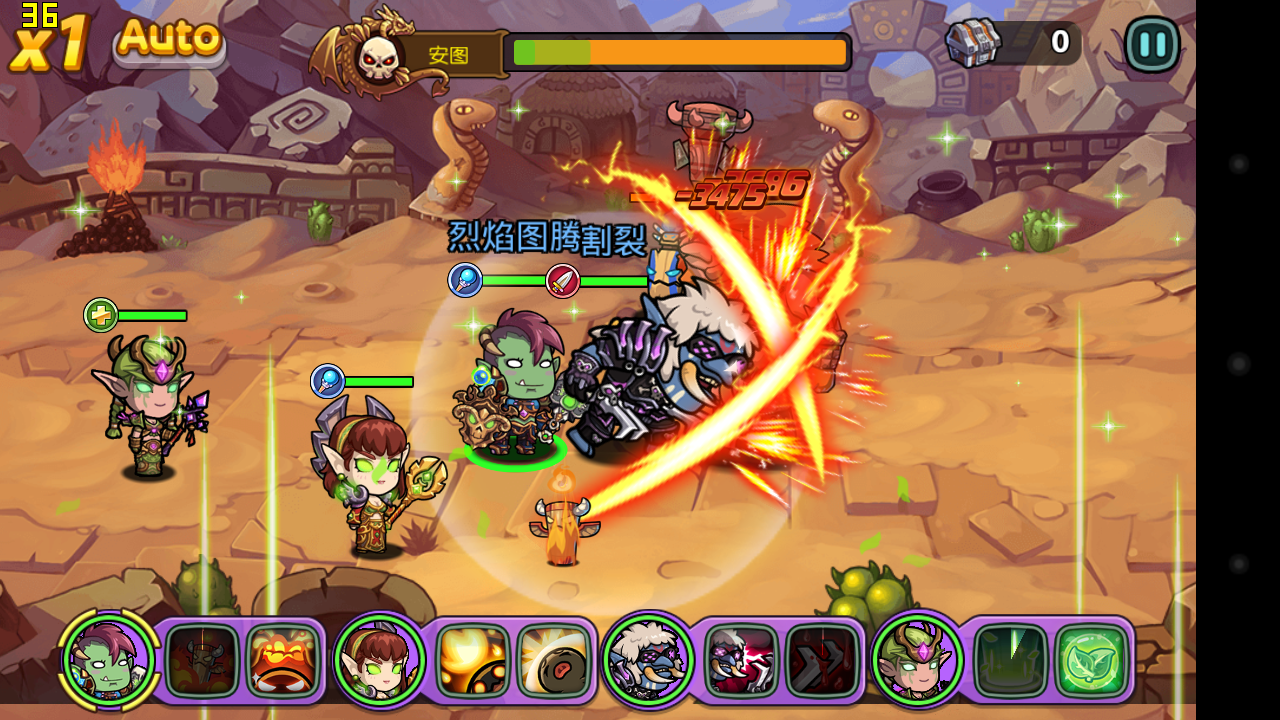Activate the dark red arrows skill
This screenshot has width=1280, height=720.
(x=822, y=660)
